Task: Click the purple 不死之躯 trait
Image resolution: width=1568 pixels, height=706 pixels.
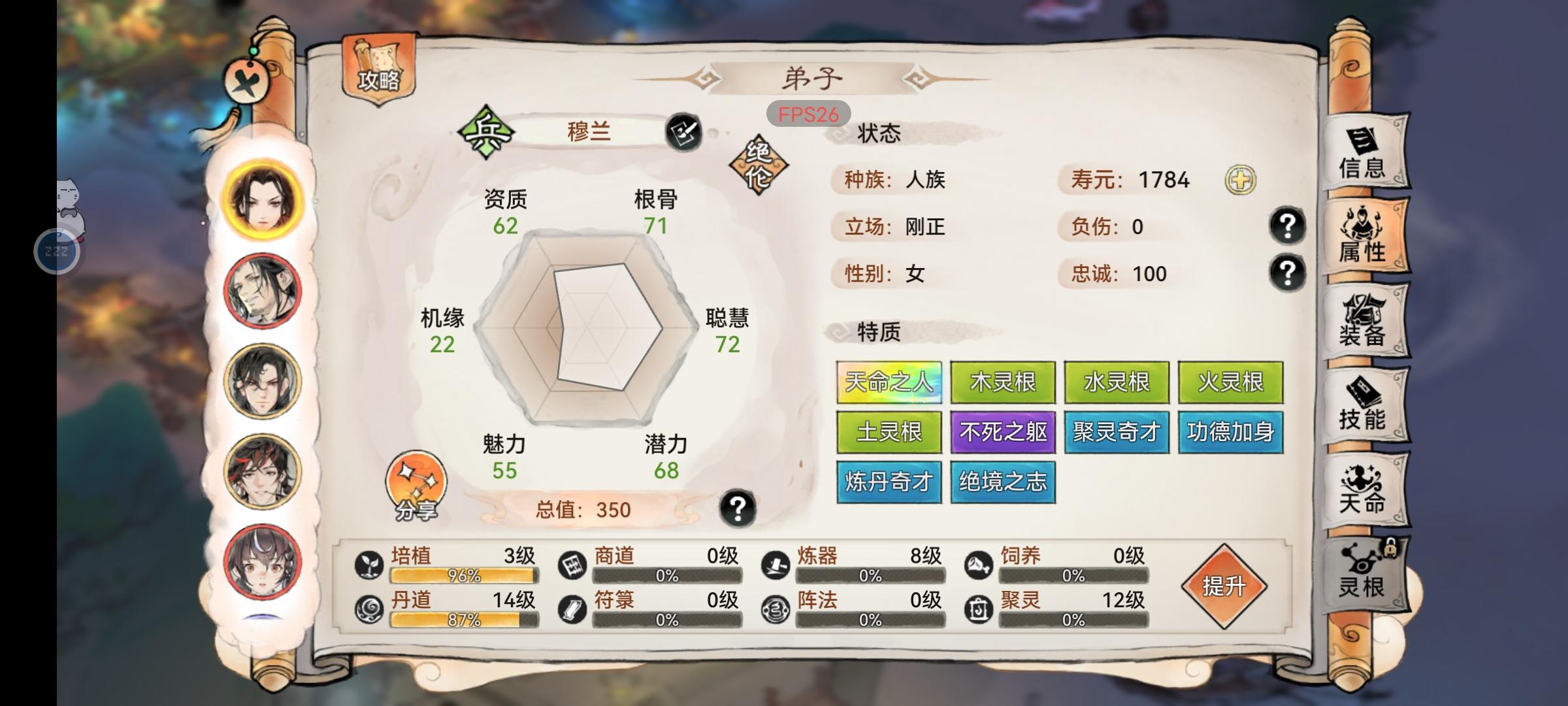Action: point(1003,431)
